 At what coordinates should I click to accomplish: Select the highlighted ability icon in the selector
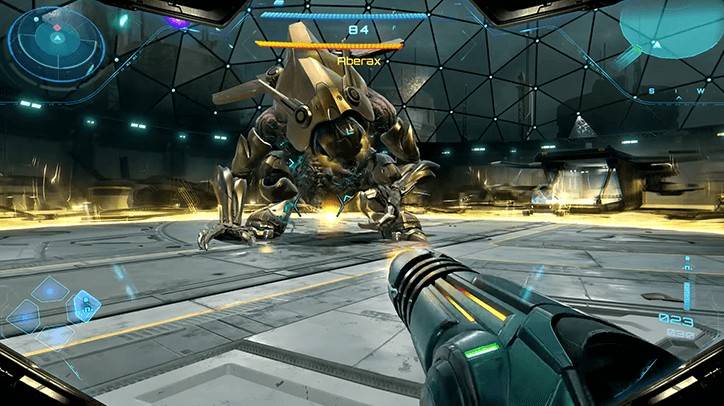tap(84, 305)
